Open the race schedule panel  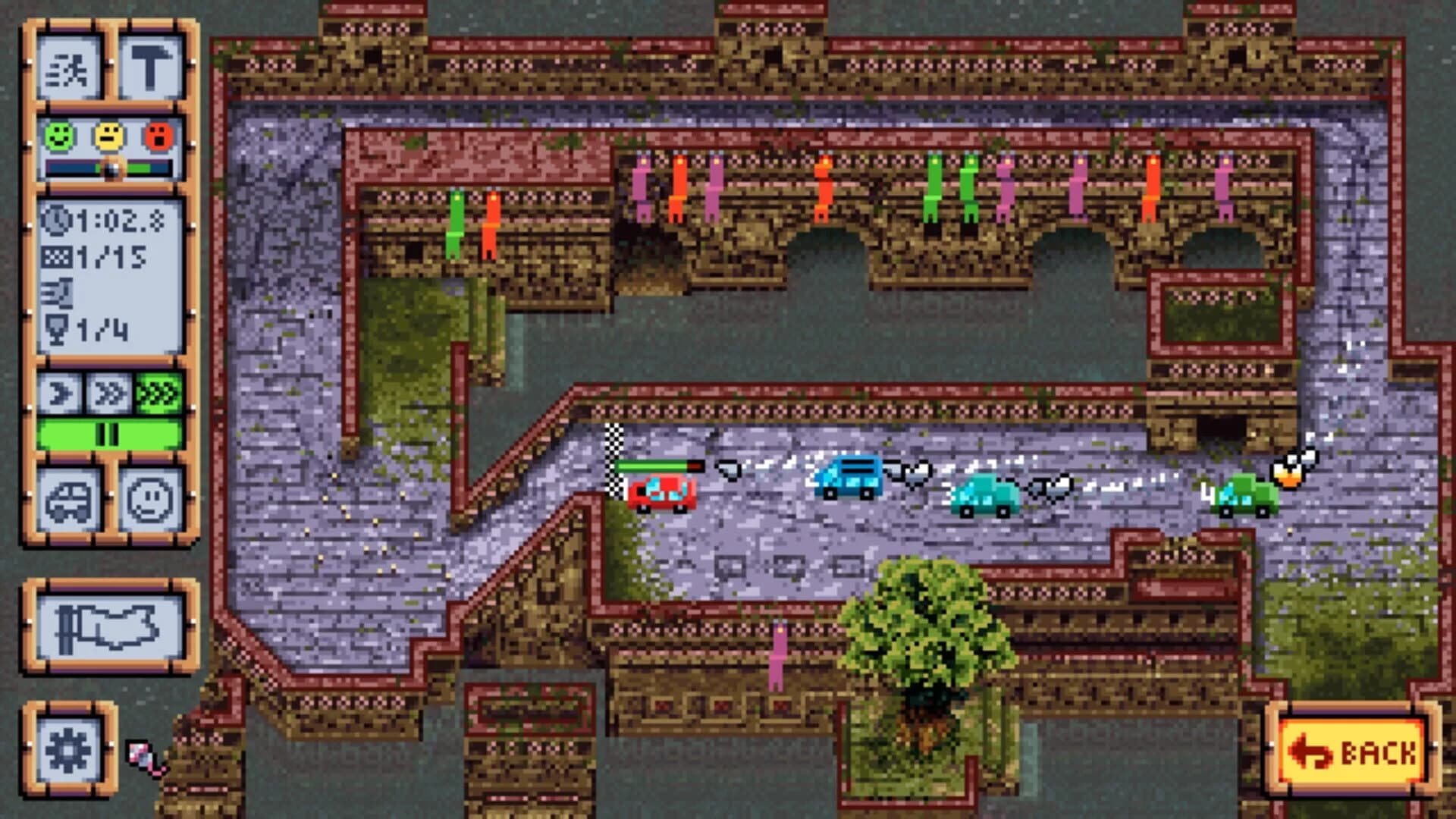click(x=71, y=68)
